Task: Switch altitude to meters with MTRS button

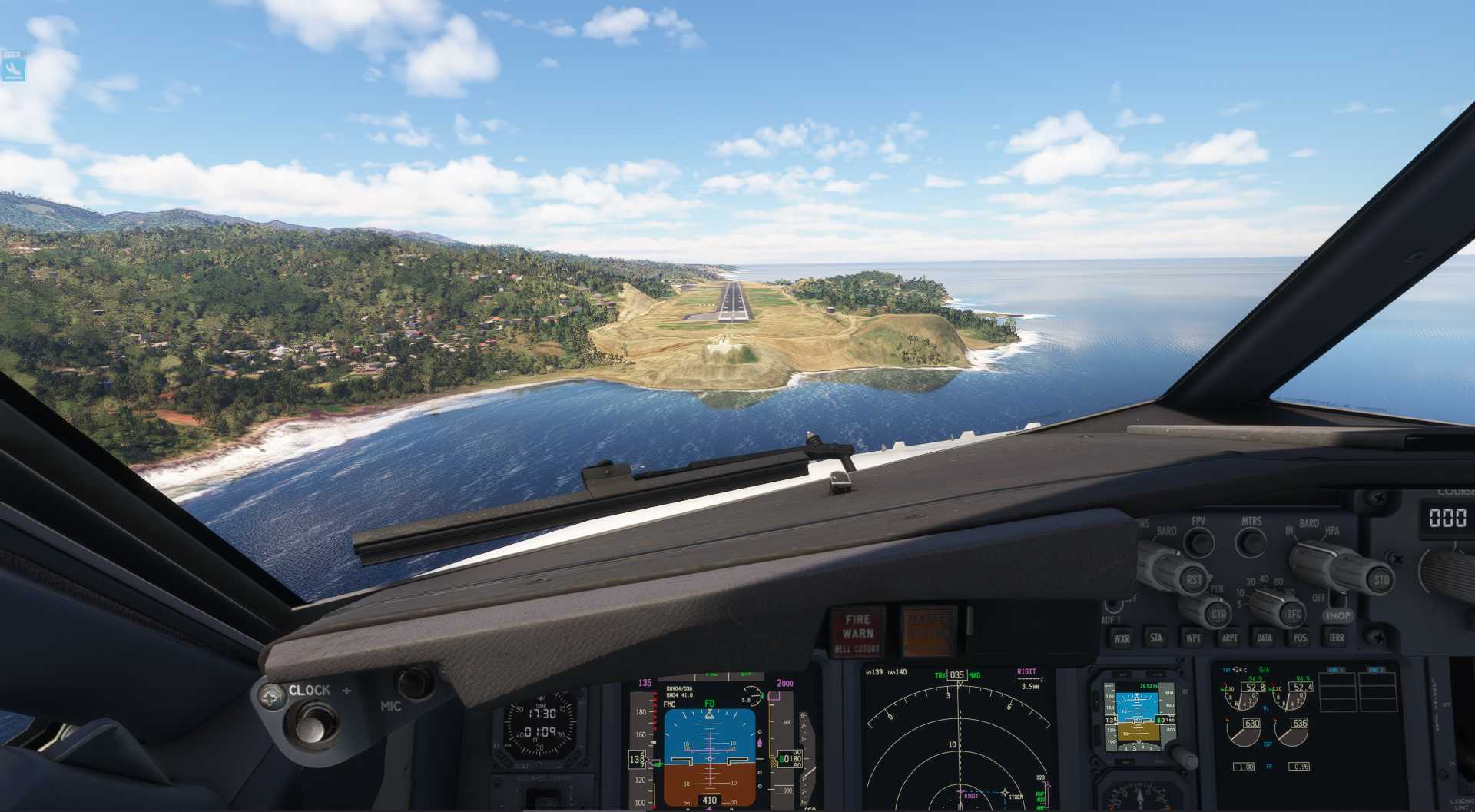Action: pyautogui.click(x=1251, y=542)
